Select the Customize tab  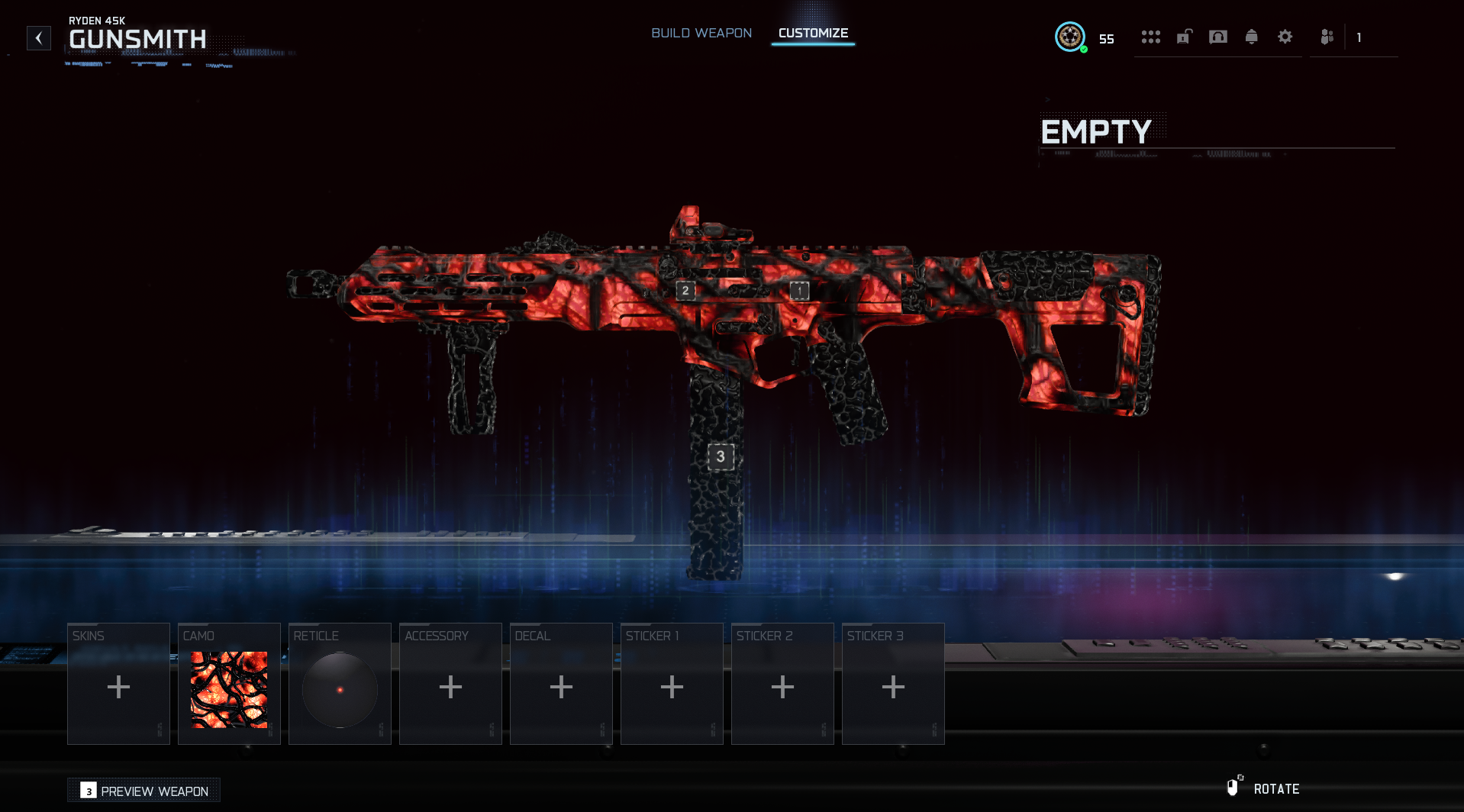pos(813,34)
